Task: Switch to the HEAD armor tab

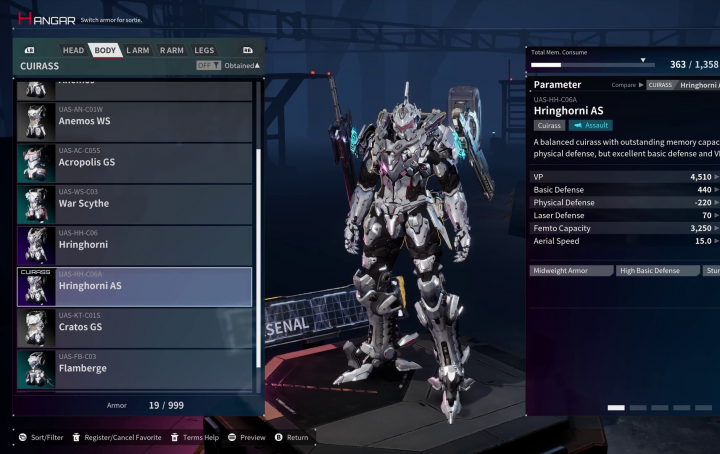Action: coord(73,50)
